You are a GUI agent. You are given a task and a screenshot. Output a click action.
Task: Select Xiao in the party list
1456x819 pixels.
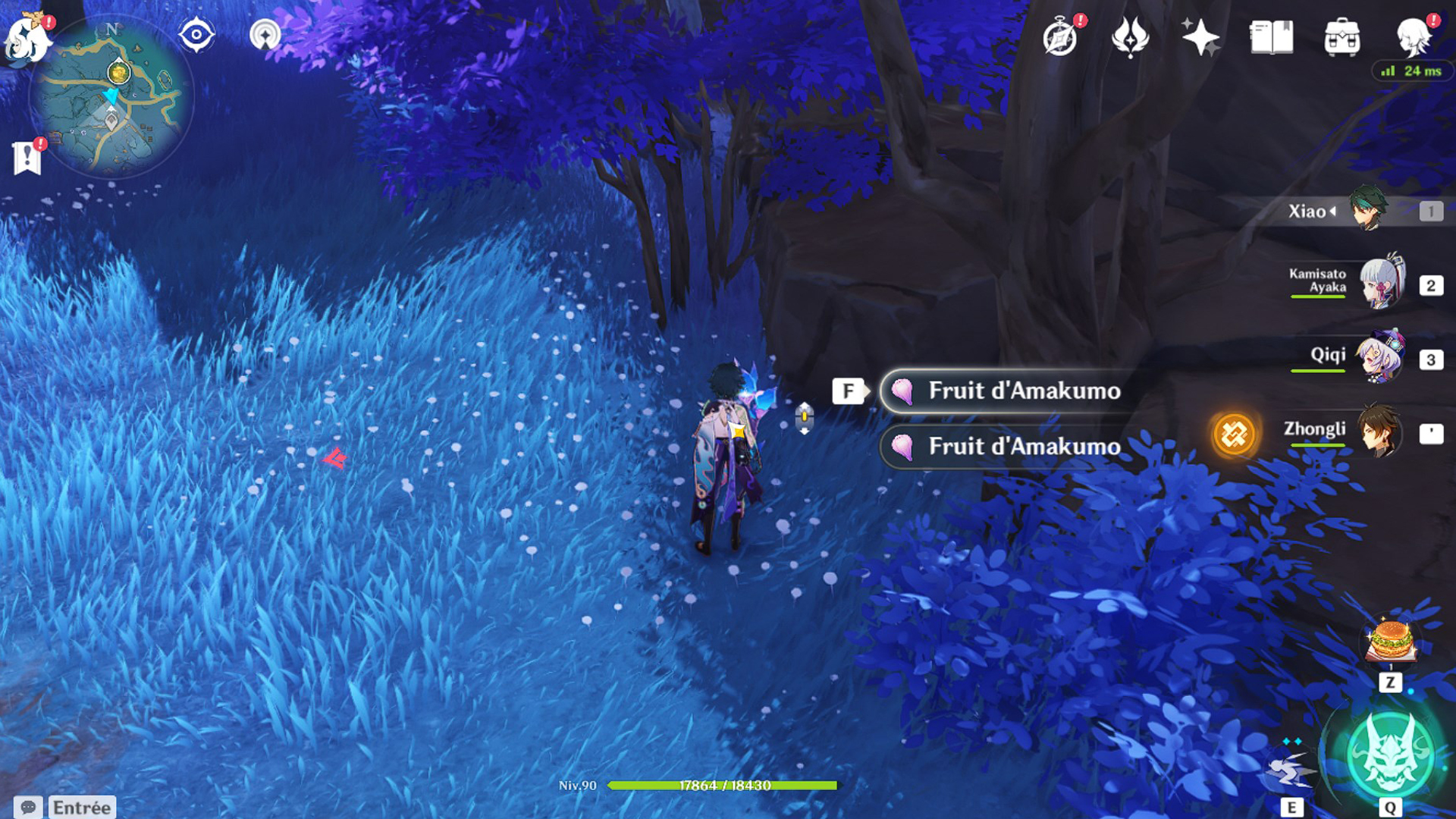1368,209
